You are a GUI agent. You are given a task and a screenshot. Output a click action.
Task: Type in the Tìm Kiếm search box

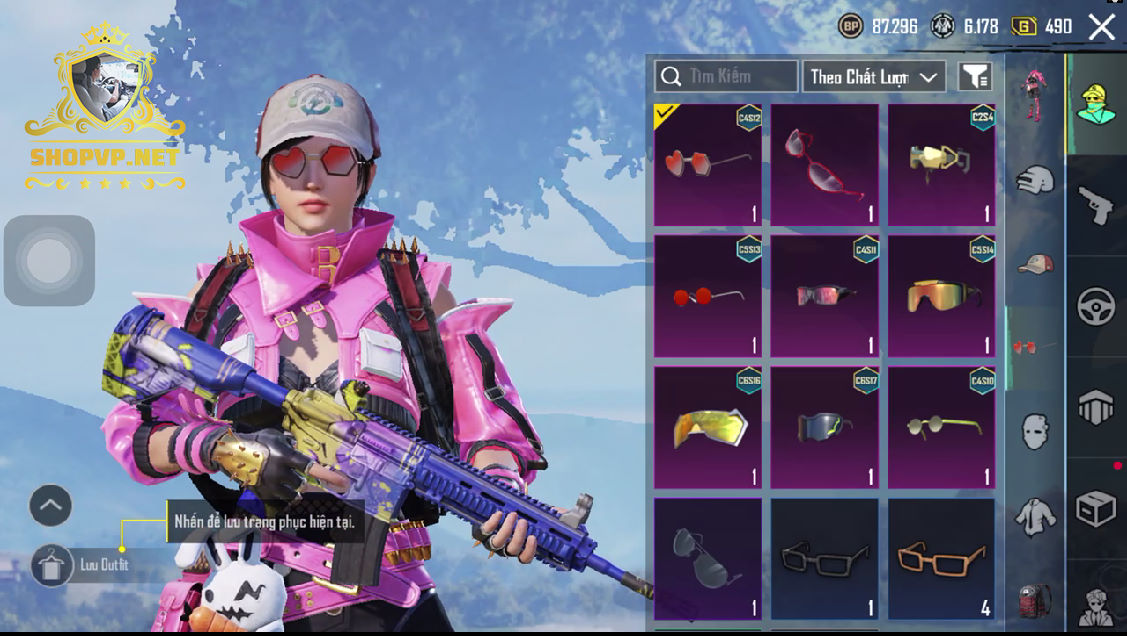click(726, 76)
